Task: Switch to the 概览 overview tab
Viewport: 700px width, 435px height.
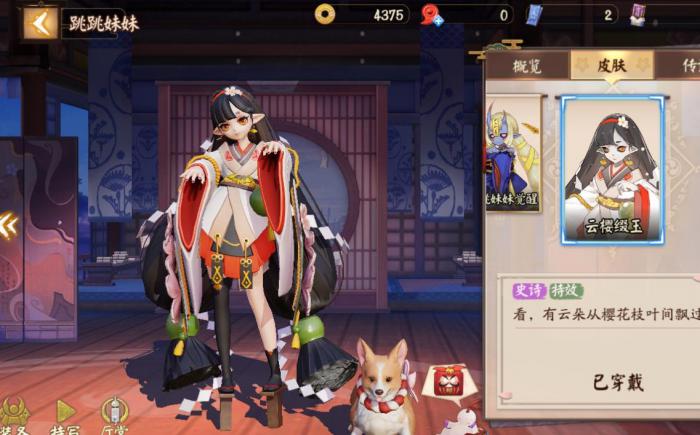Action: 527,65
